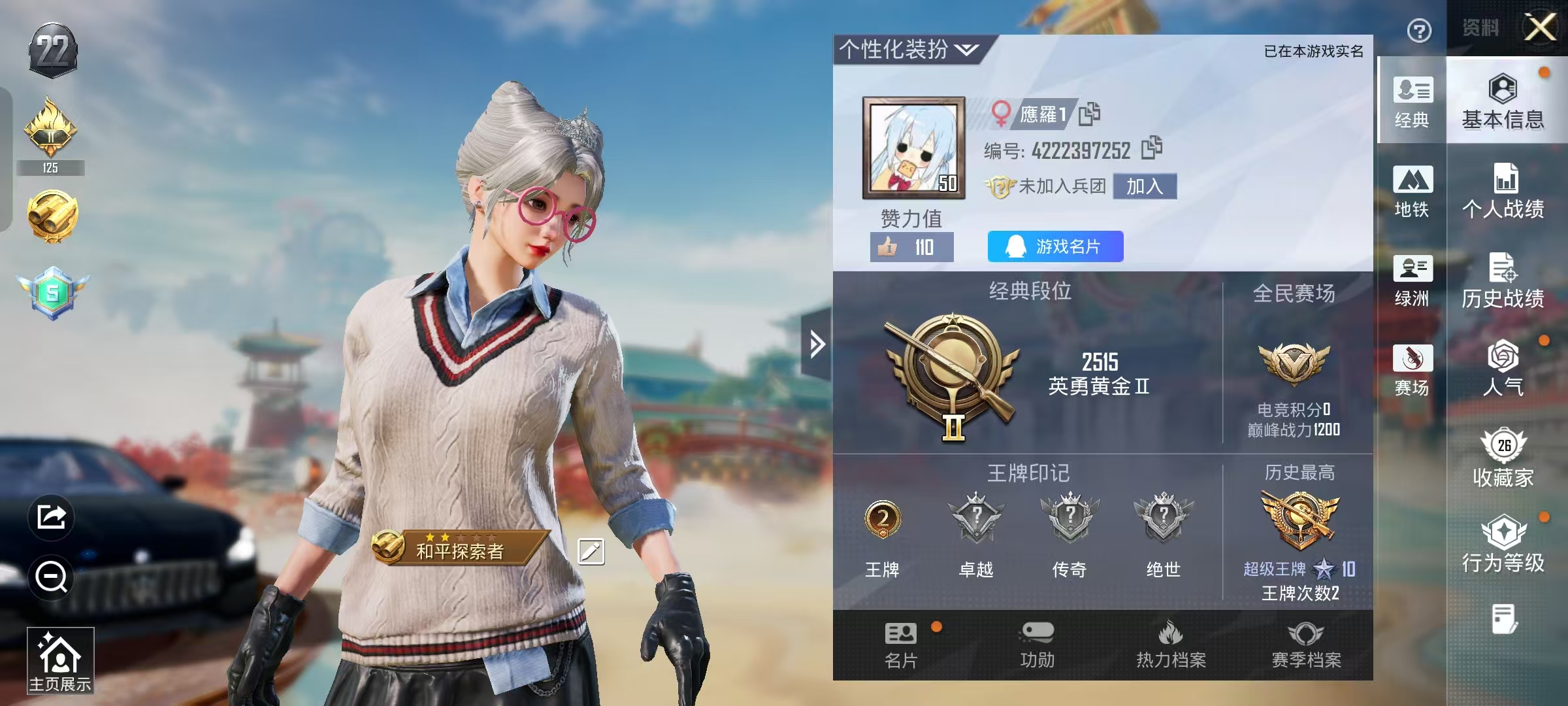
Task: Open the 行为等级 behavior level section
Action: click(x=1503, y=544)
